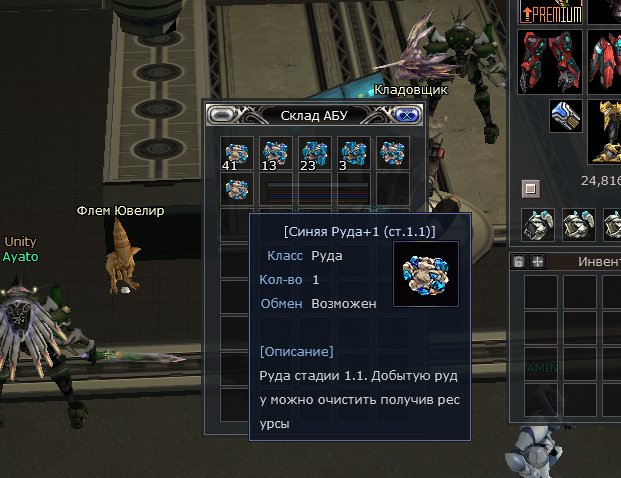621x478 pixels.
Task: Click the small square button above the rings
Action: click(531, 187)
